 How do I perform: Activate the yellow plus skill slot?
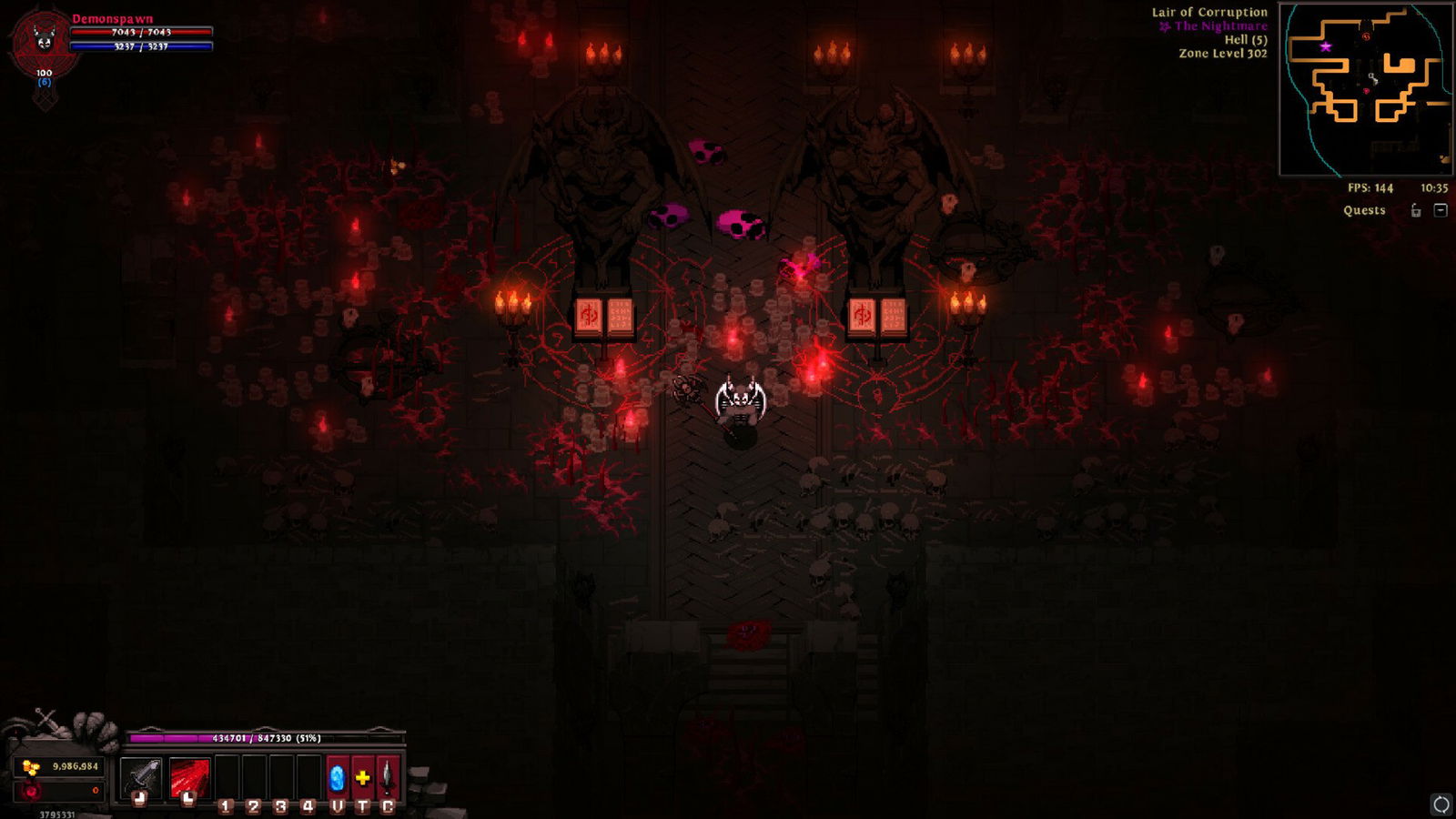pos(362,778)
